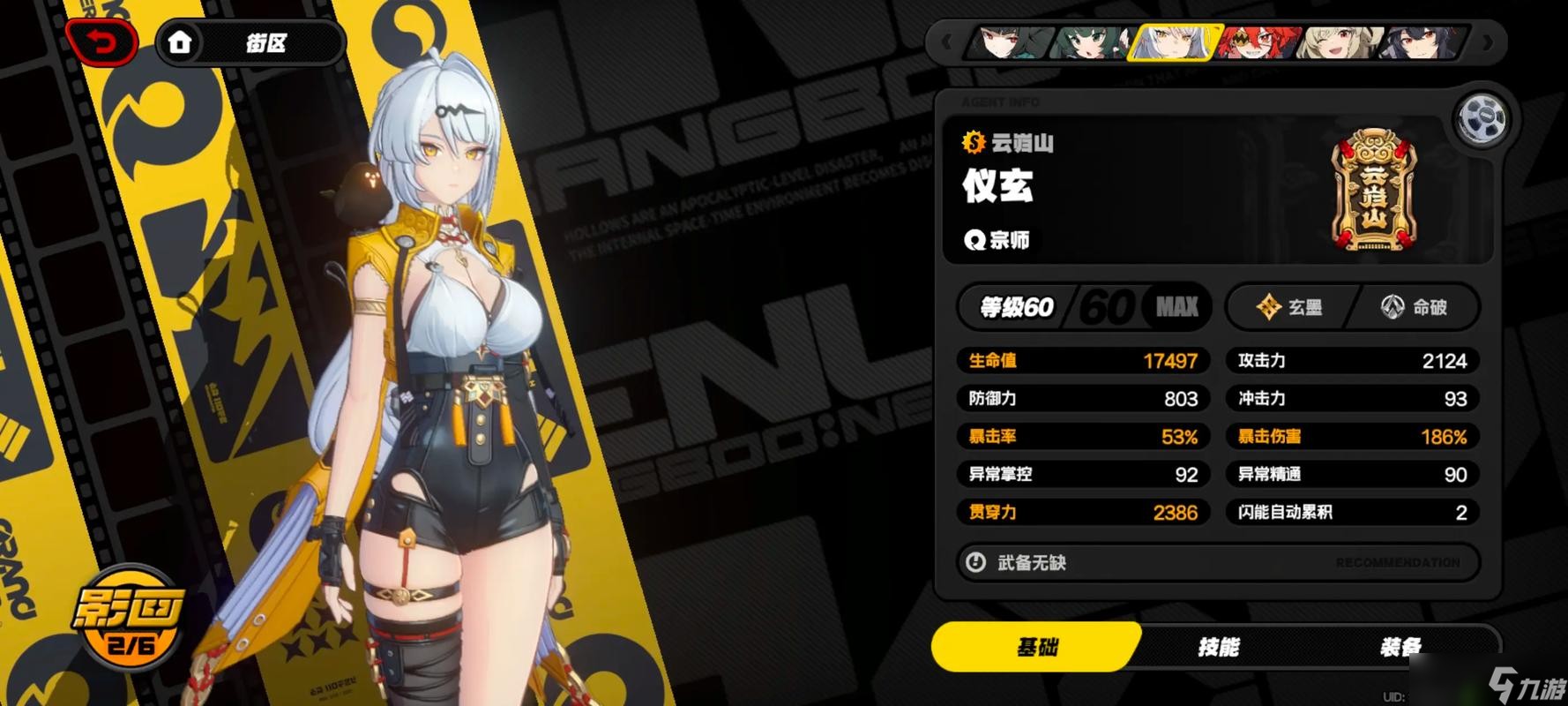The width and height of the screenshot is (1568, 706).
Task: Choose the green-haired agent portrait
Action: point(1092,41)
